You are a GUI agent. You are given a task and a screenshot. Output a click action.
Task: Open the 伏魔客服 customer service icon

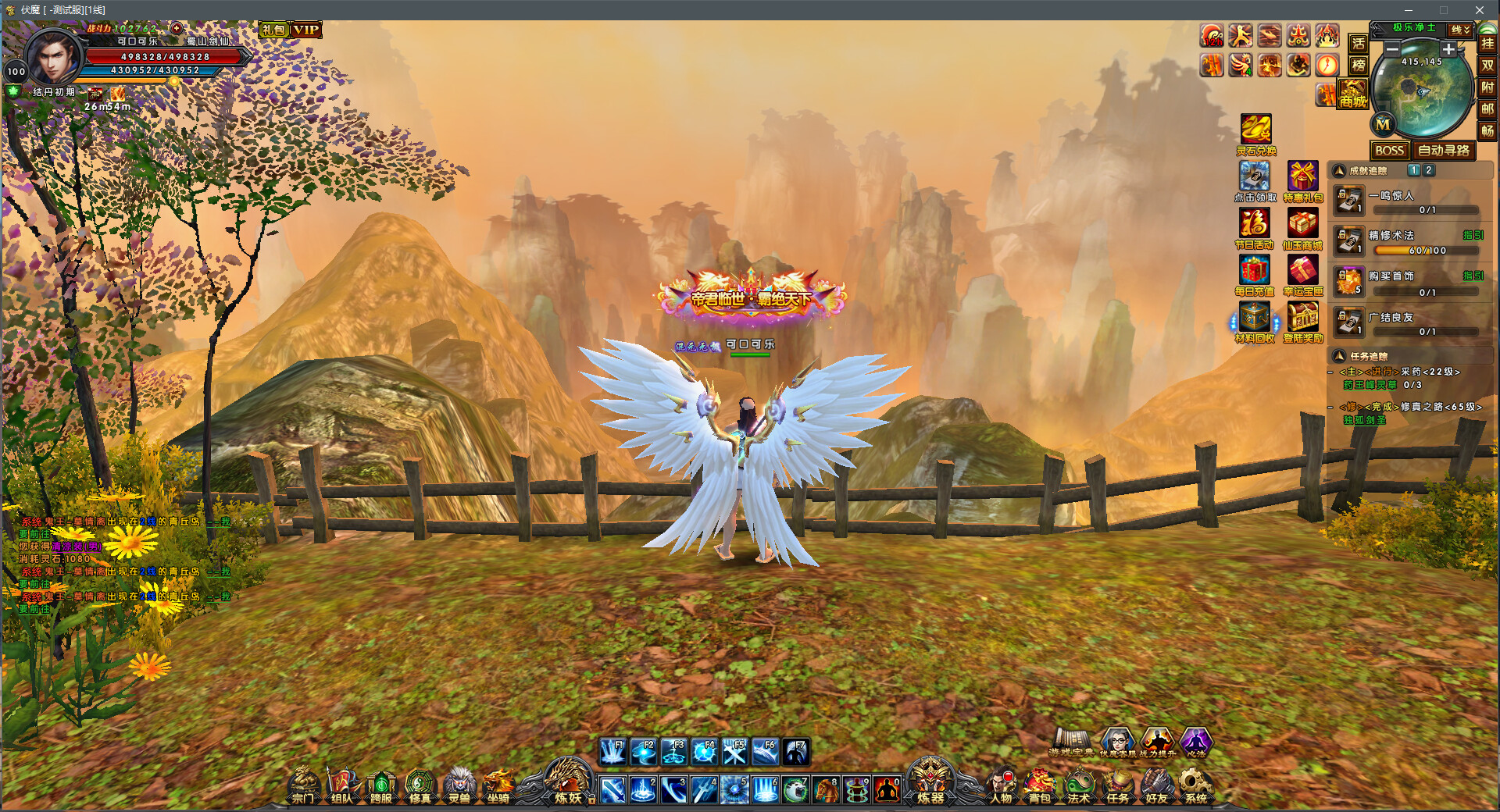(x=1117, y=740)
